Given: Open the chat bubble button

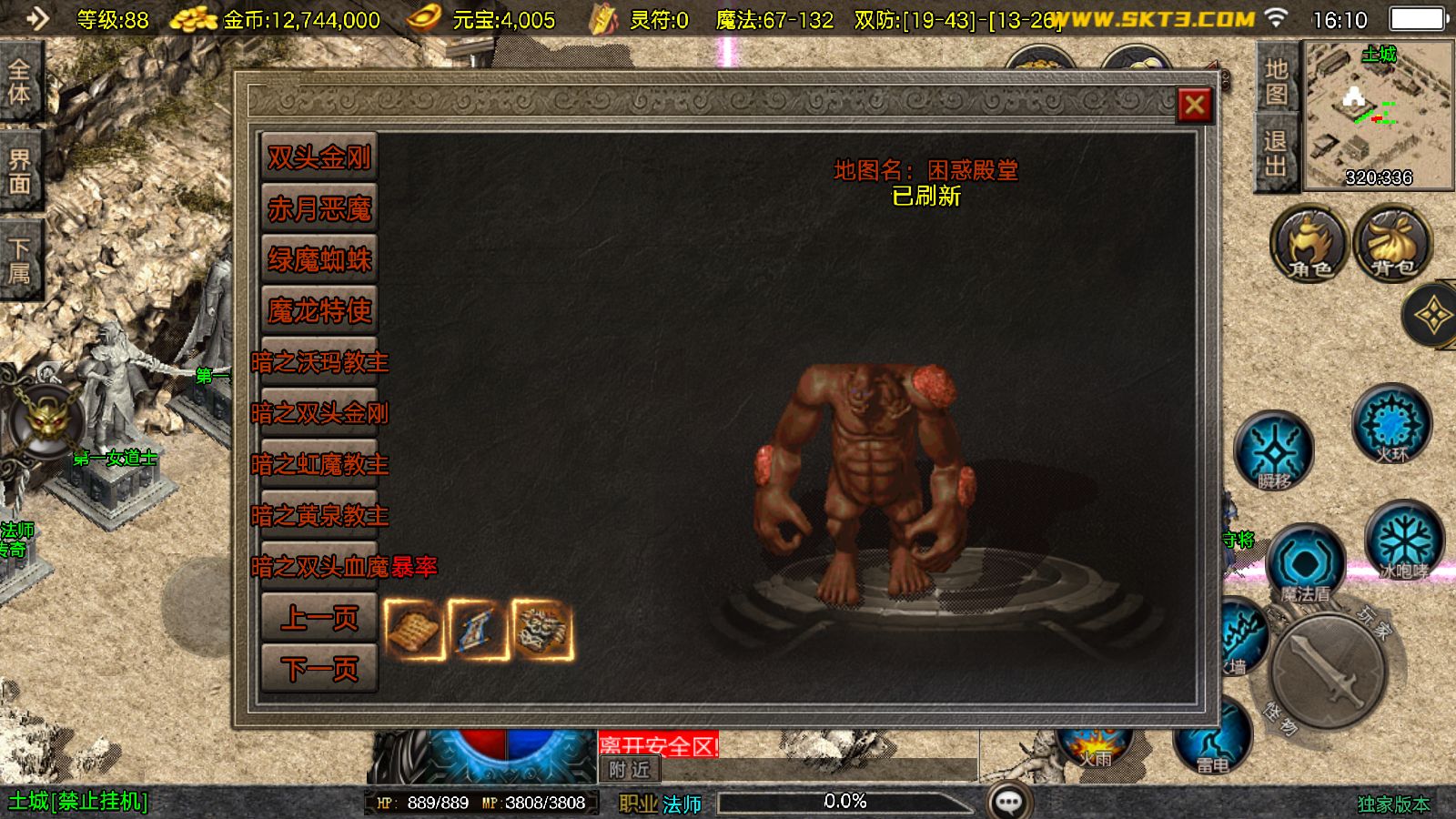Looking at the screenshot, I should point(1009,802).
